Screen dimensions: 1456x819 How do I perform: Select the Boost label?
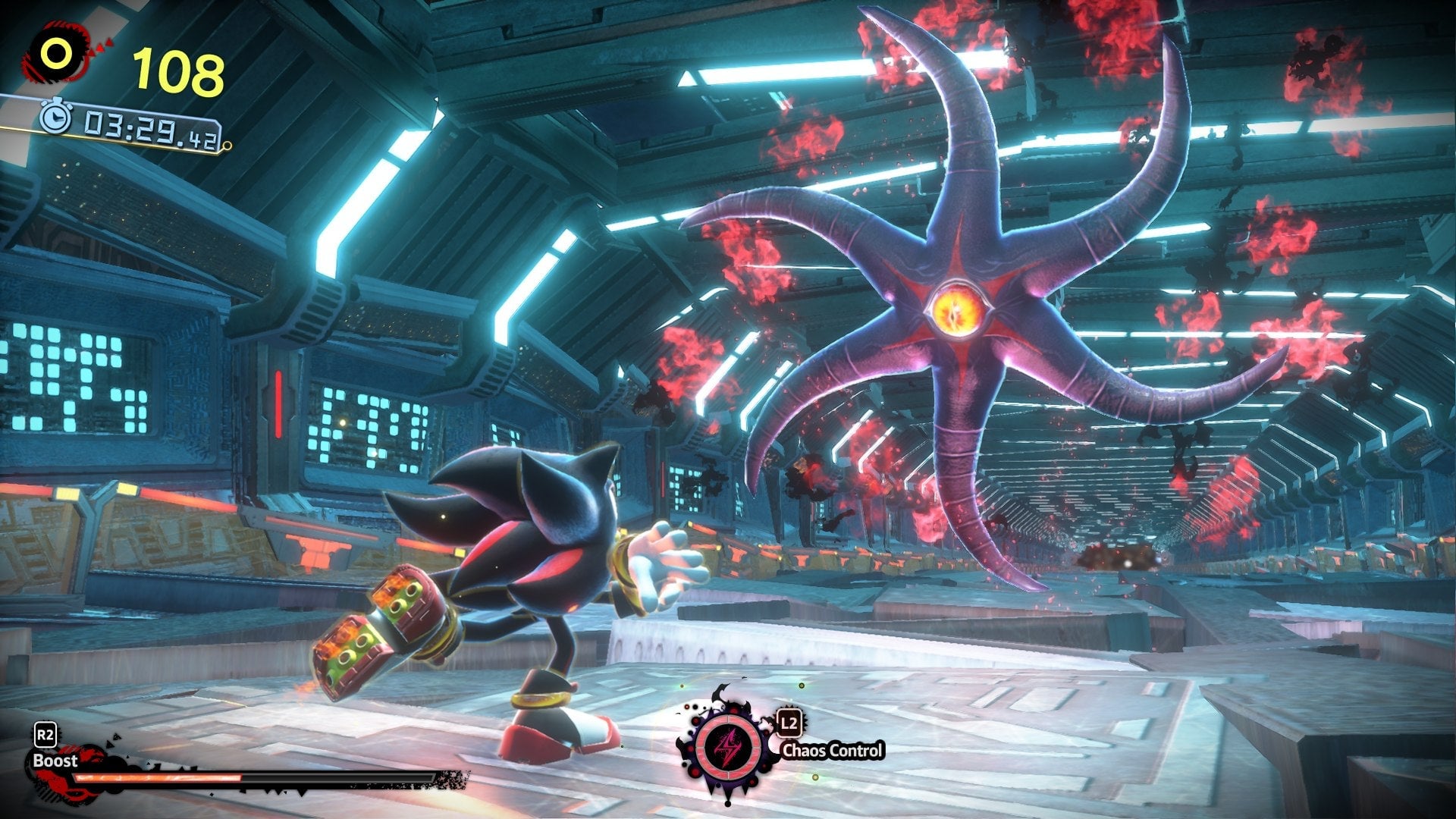pyautogui.click(x=55, y=759)
